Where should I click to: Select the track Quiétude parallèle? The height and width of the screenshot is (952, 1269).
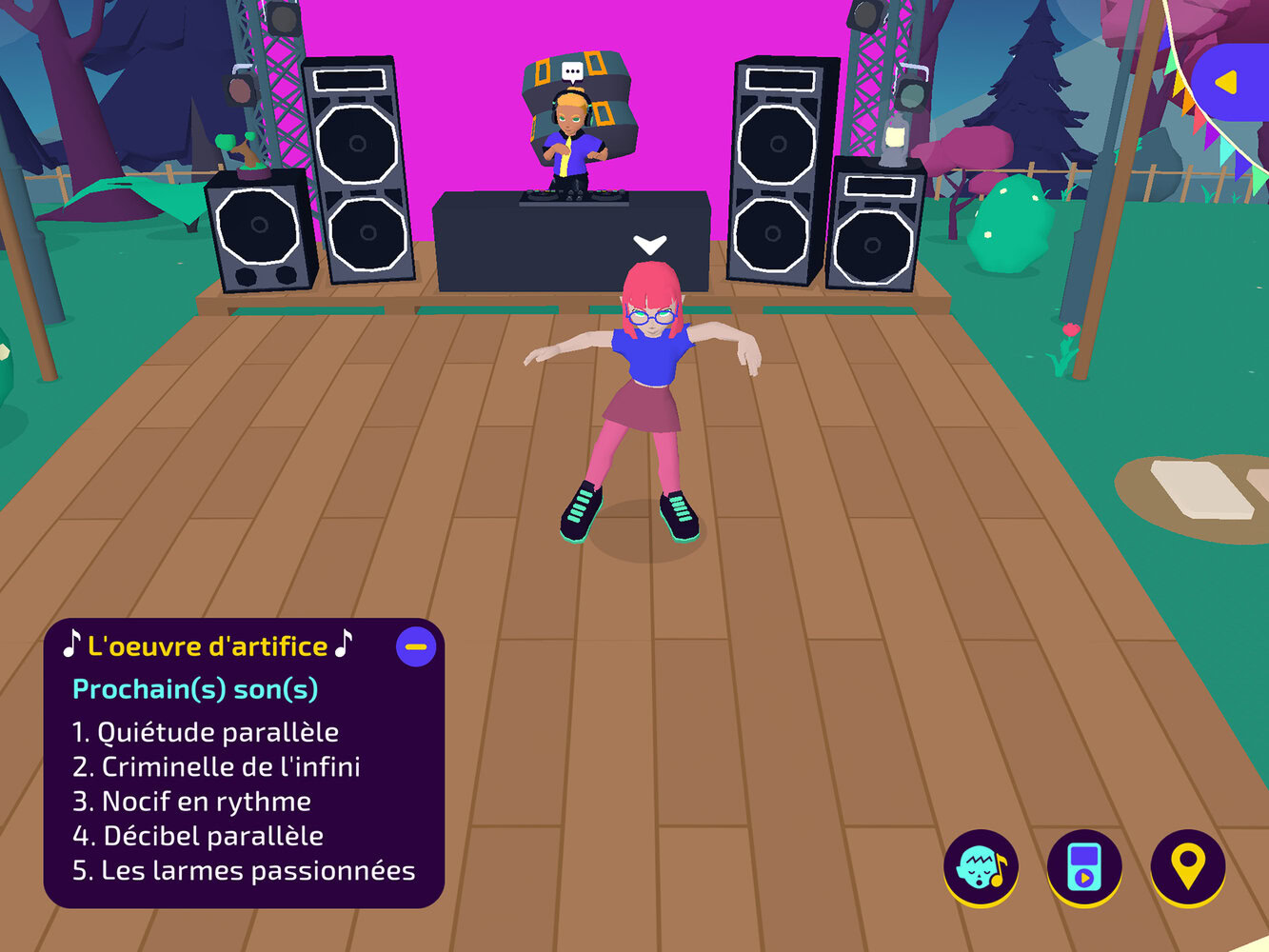[206, 732]
